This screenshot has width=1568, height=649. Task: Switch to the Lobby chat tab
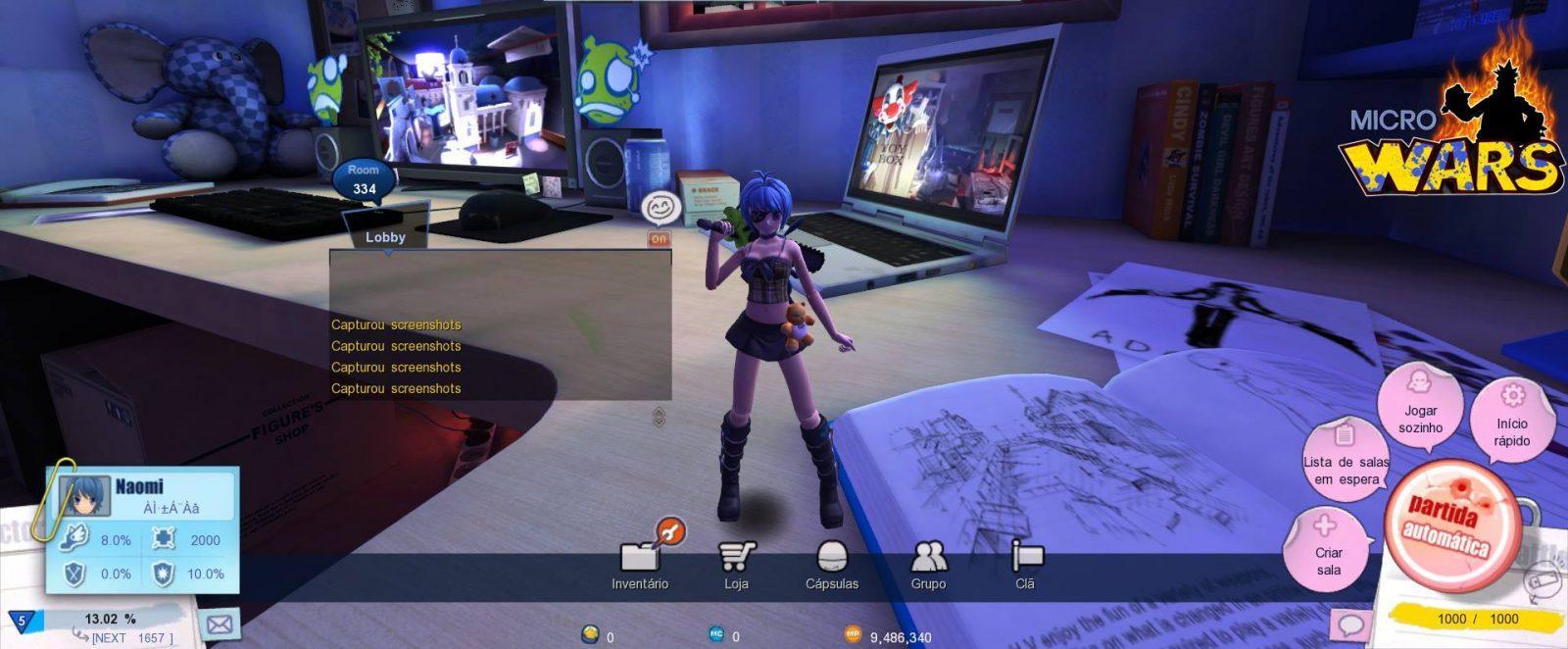(385, 237)
